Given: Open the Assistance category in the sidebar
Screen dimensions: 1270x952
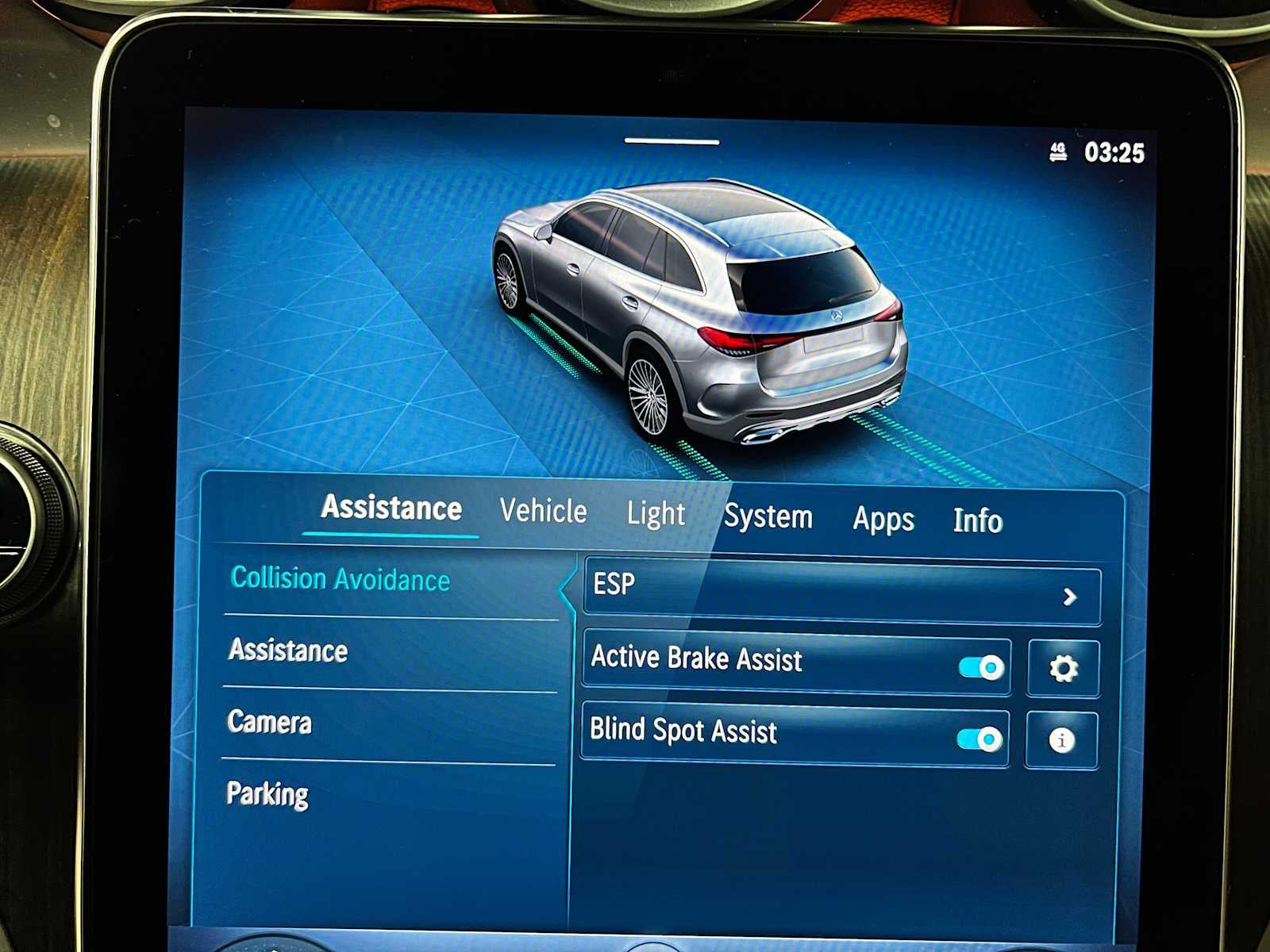Looking at the screenshot, I should [x=287, y=651].
